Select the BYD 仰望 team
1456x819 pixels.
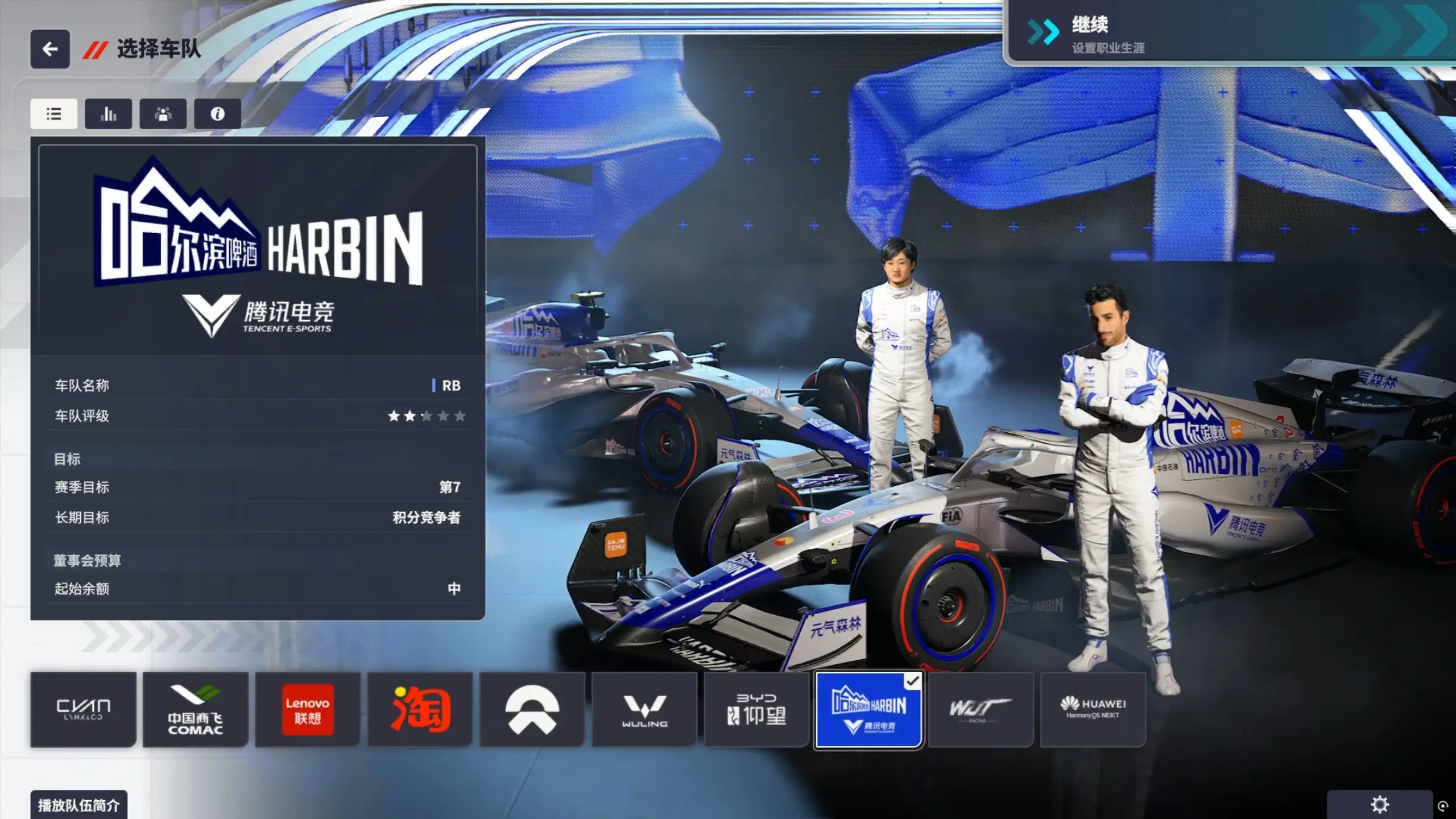(x=756, y=709)
